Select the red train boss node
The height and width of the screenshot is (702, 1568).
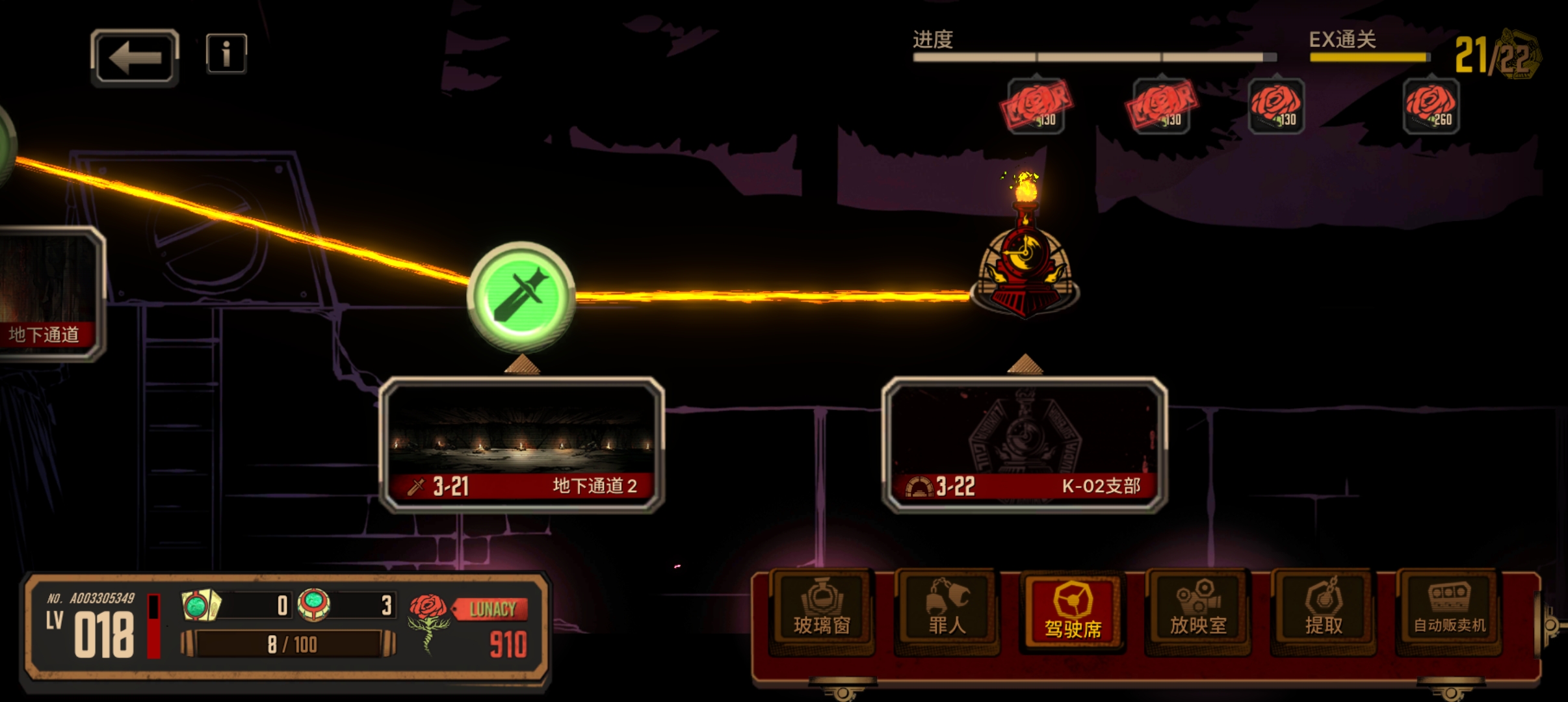(x=1025, y=266)
